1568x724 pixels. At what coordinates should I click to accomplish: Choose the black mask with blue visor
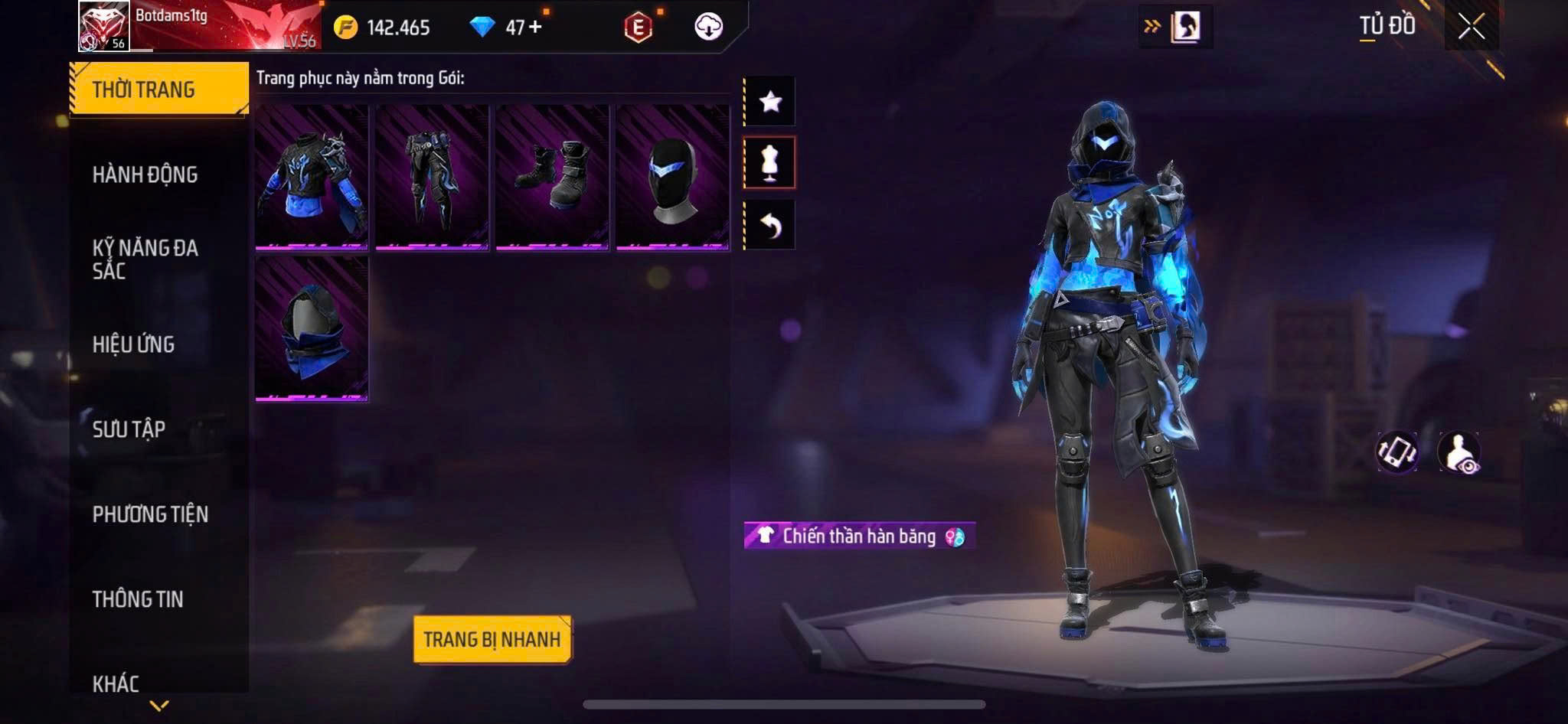click(672, 178)
